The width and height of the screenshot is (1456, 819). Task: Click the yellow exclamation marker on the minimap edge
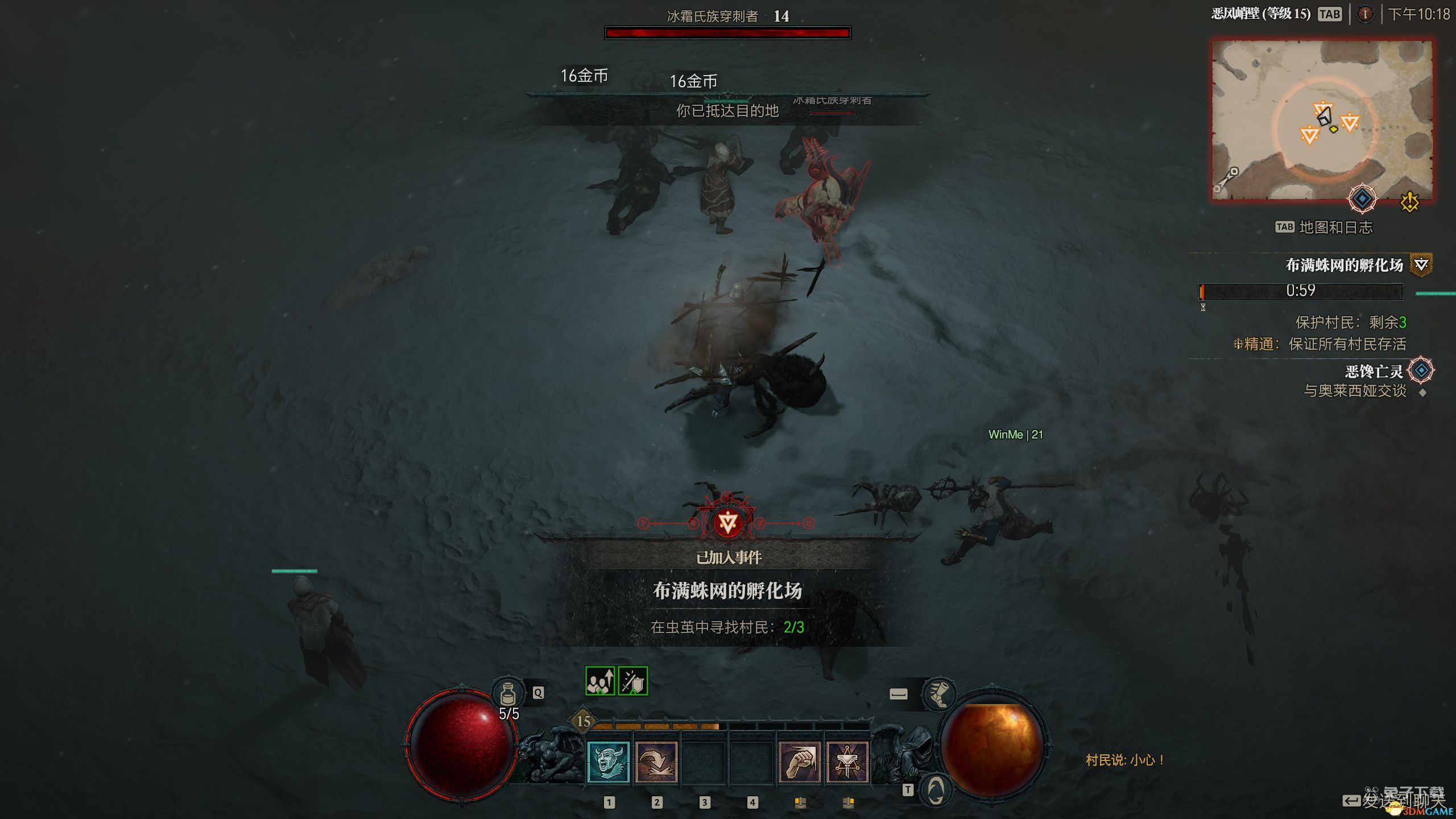pos(1410,201)
